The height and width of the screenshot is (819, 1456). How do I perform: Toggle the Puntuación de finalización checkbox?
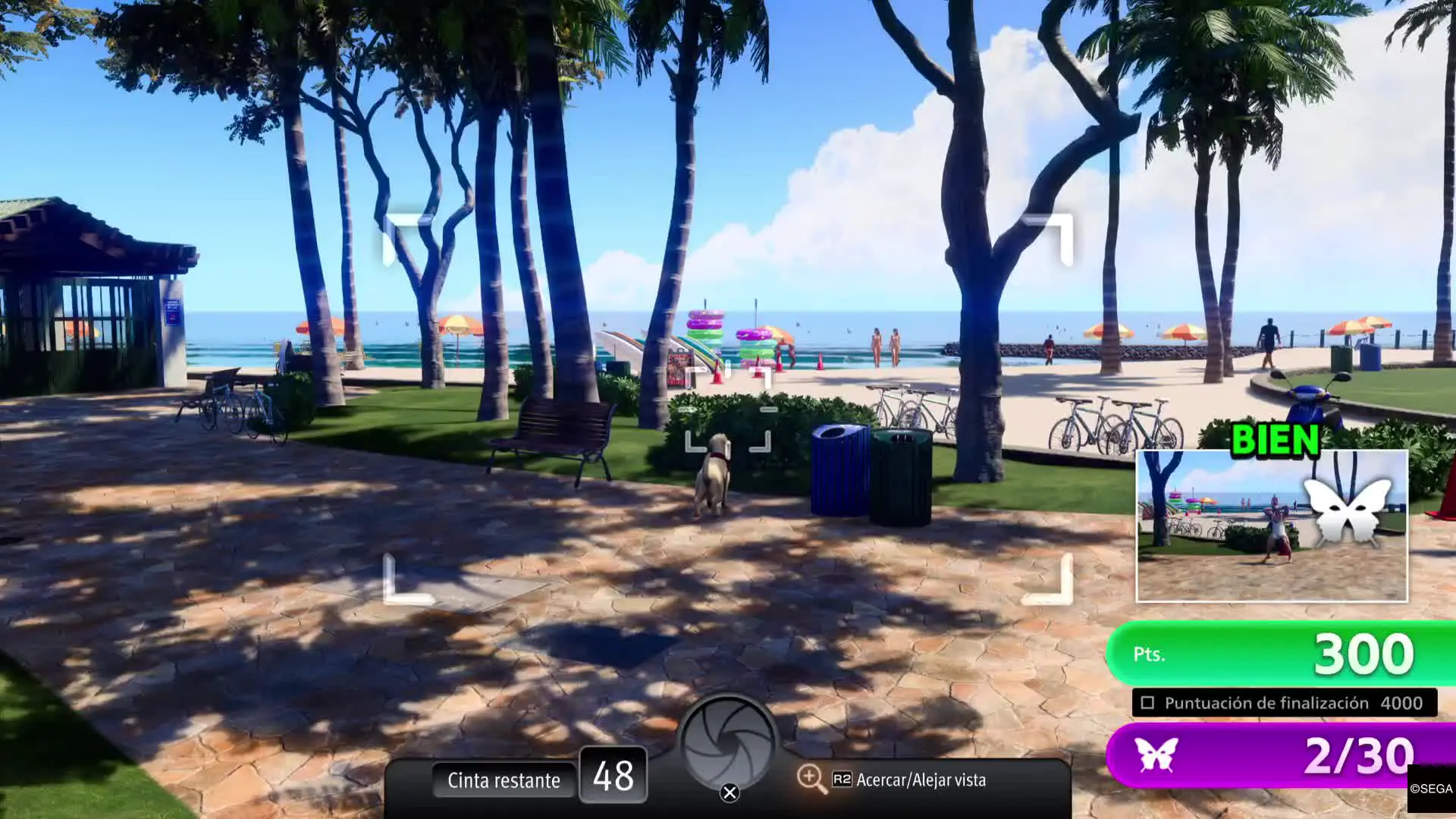(x=1147, y=703)
